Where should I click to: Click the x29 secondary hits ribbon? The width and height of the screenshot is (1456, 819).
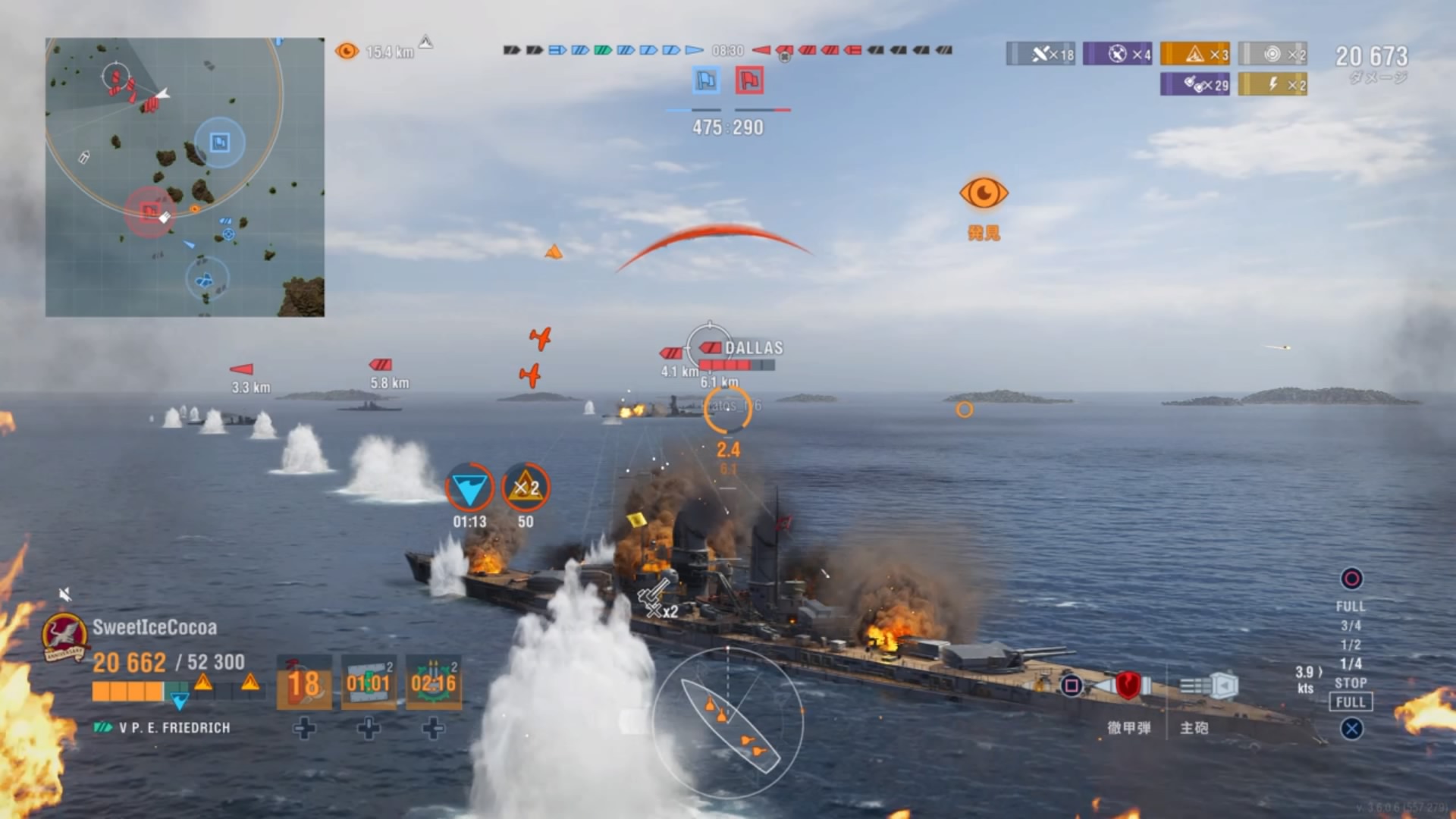pos(1195,84)
